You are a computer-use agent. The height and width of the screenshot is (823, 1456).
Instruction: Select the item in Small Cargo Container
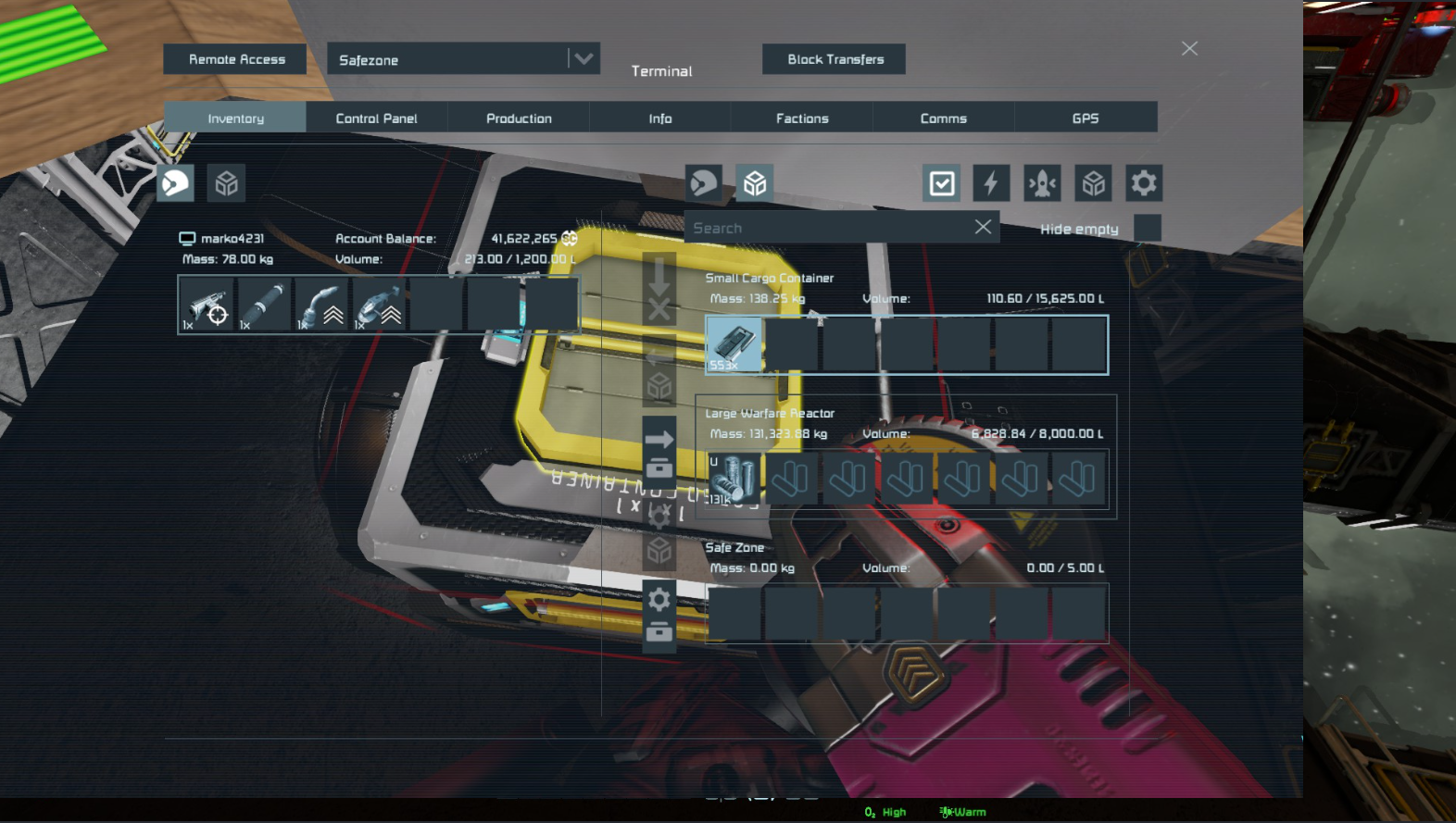(734, 344)
